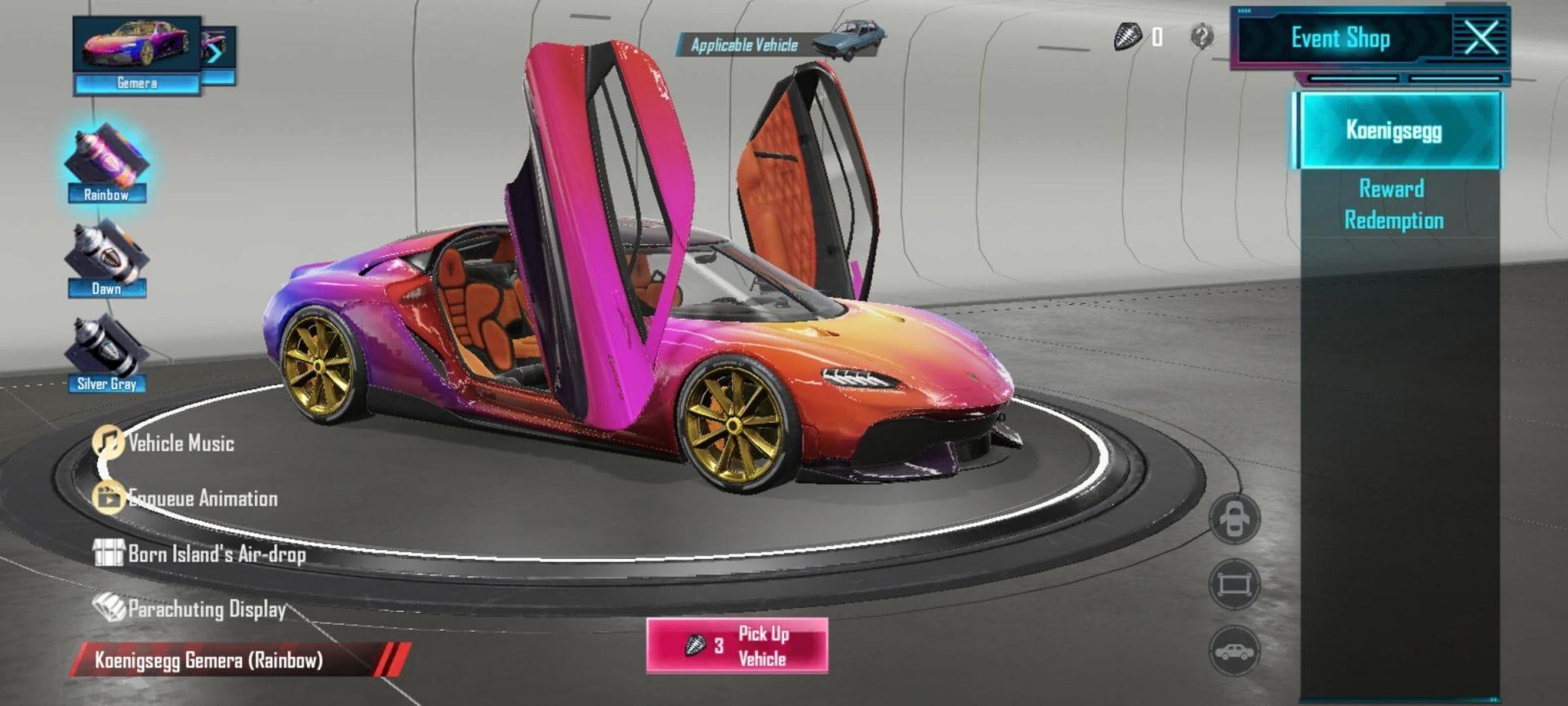Viewport: 1568px width, 706px height.
Task: Tap the Koenigsegg token currency icon
Action: (1127, 37)
